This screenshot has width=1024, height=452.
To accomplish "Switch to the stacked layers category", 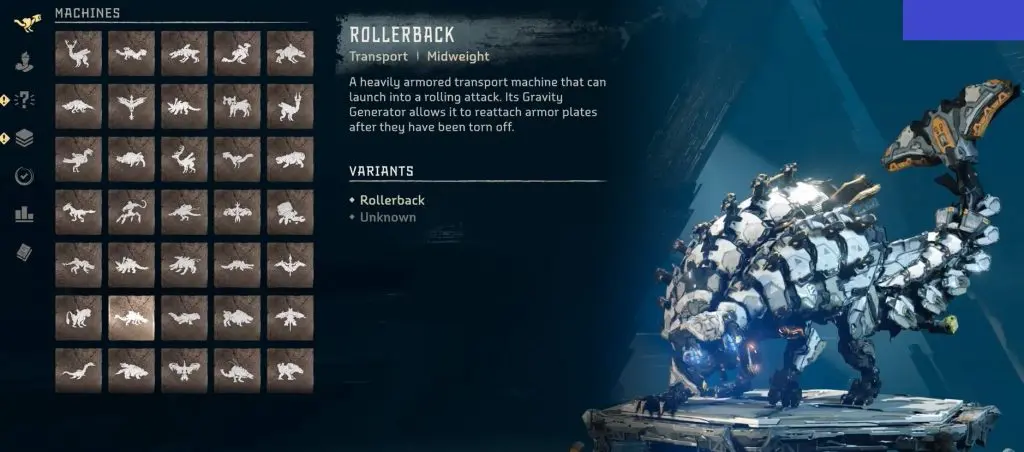I will (x=25, y=138).
